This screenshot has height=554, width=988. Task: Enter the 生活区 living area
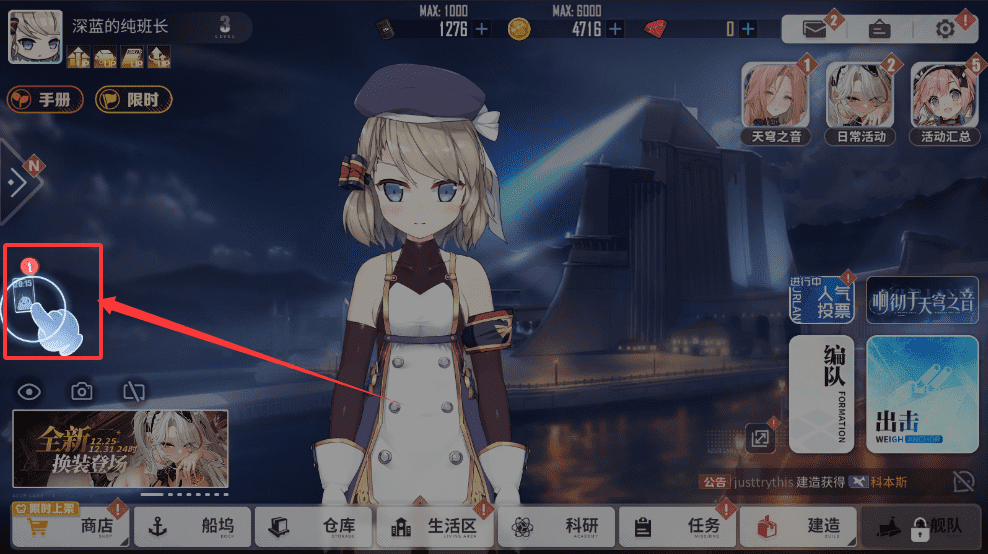click(x=436, y=526)
